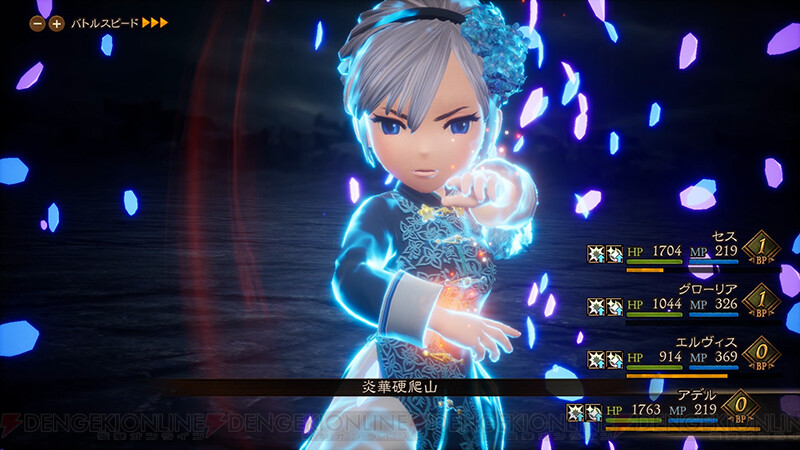This screenshot has height=450, width=800.
Task: Inspect アデル's starburst buff icon
Action: 576,411
